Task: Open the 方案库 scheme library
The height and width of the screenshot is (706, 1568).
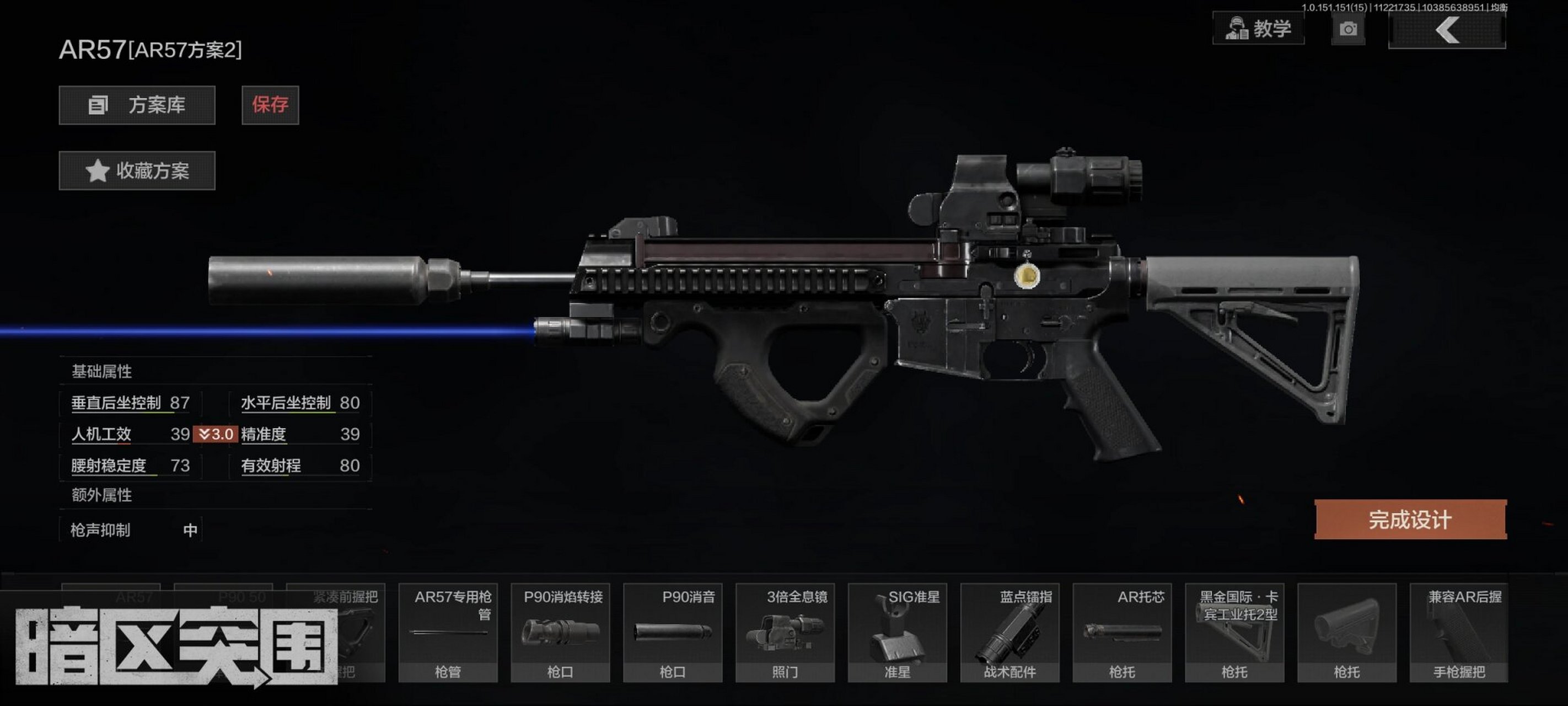Action: point(137,105)
